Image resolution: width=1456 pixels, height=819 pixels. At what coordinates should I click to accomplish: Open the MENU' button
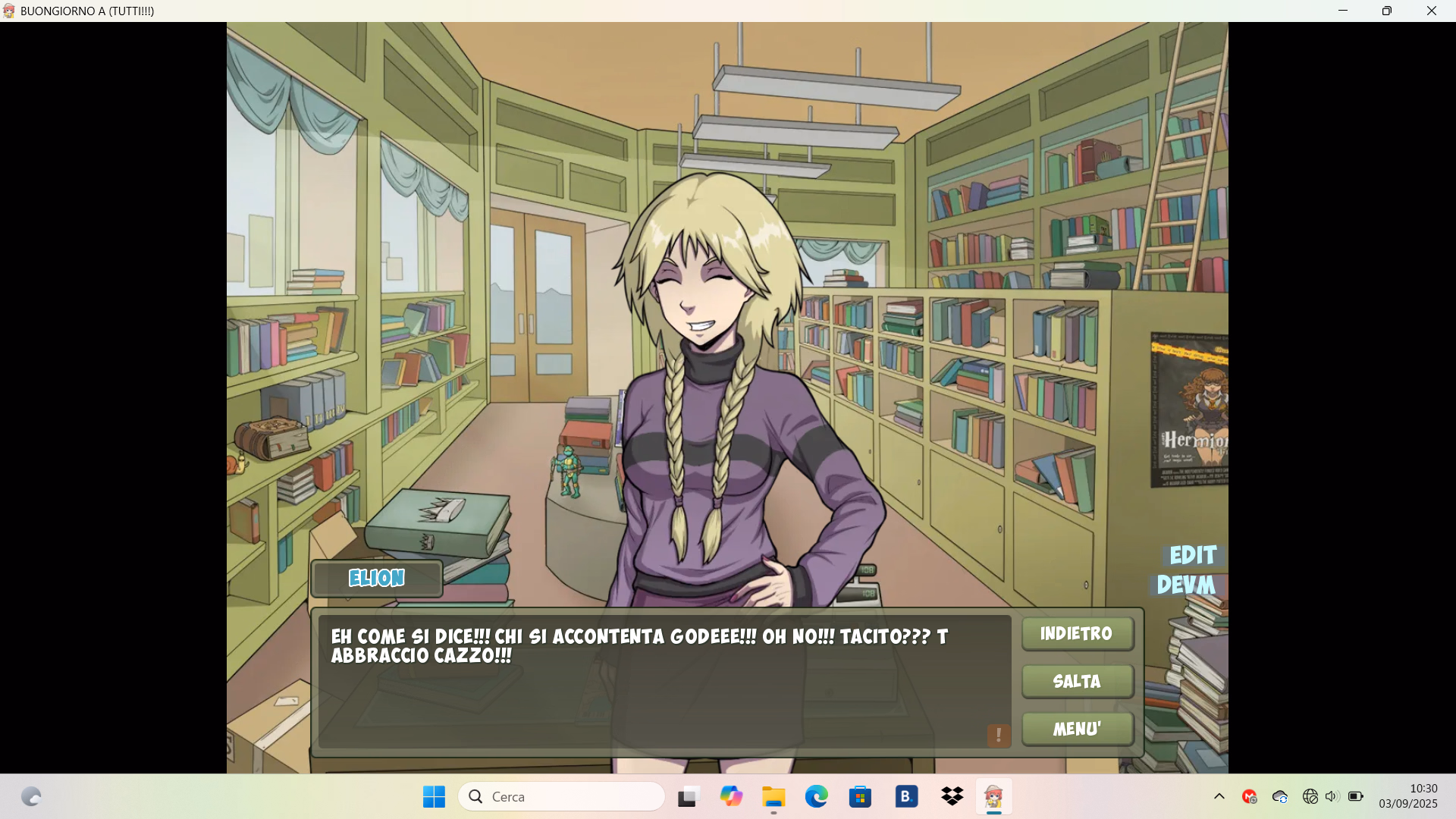click(x=1077, y=729)
